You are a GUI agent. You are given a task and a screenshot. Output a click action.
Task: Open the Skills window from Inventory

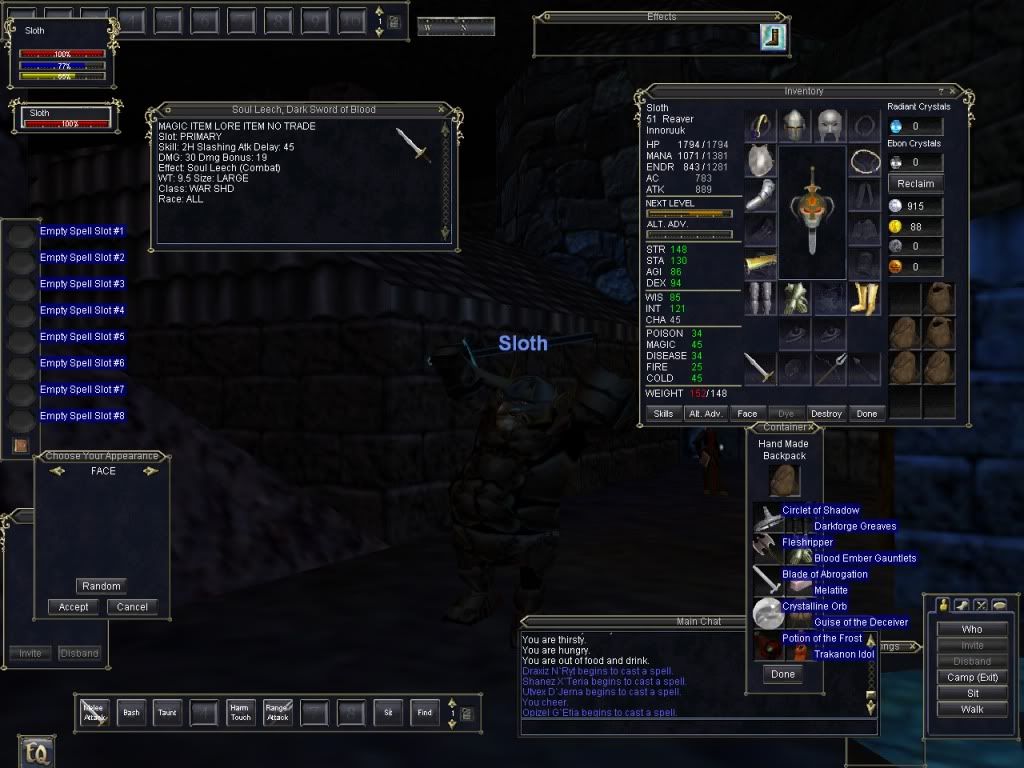(663, 413)
